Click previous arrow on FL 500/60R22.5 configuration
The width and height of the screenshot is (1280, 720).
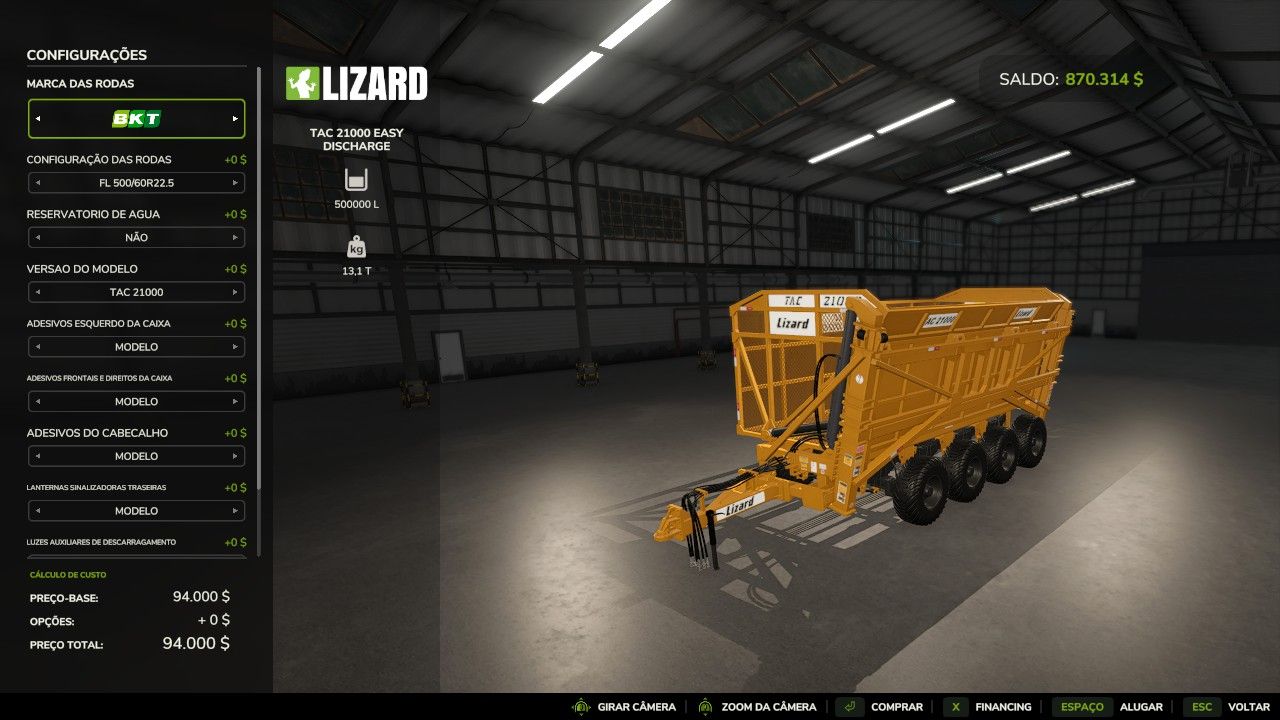(40, 182)
